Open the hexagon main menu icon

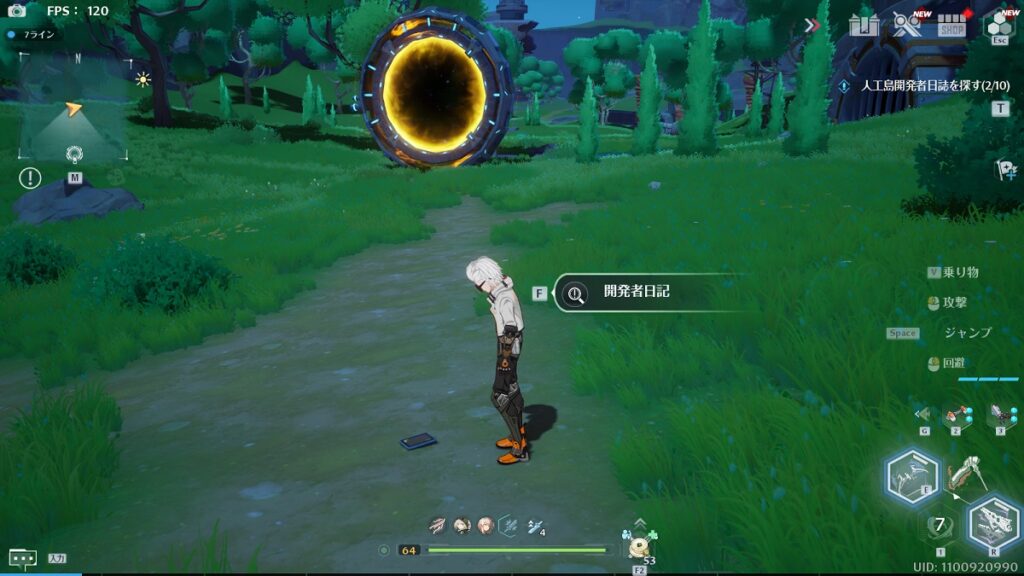click(x=999, y=24)
